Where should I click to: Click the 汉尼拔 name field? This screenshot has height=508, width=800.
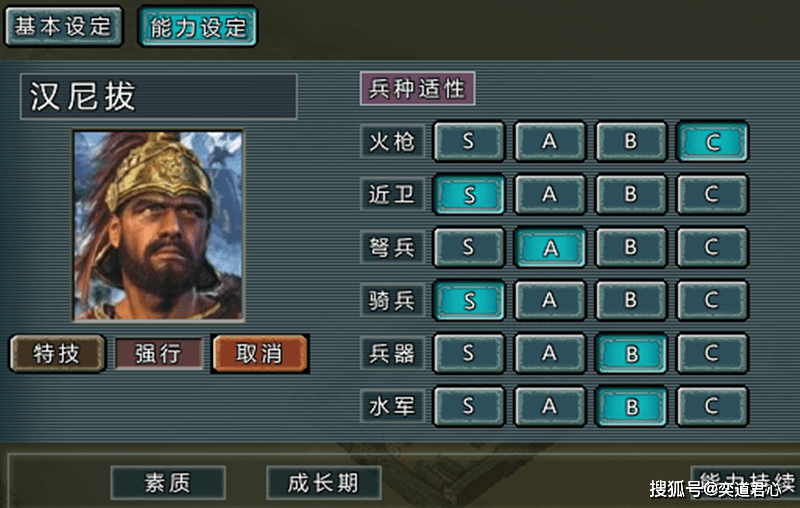pyautogui.click(x=158, y=97)
